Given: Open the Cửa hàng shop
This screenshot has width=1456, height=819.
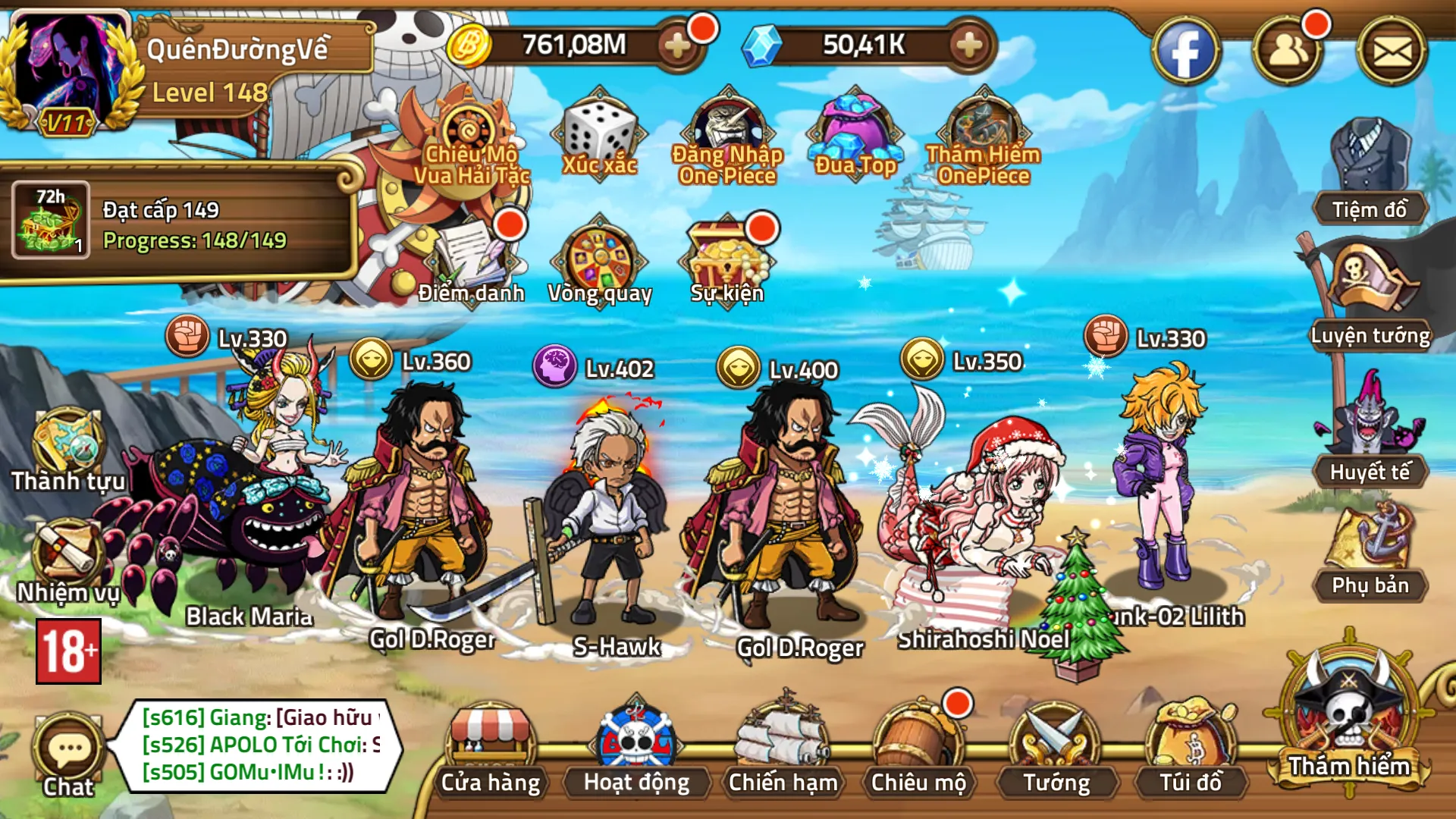Looking at the screenshot, I should [491, 747].
